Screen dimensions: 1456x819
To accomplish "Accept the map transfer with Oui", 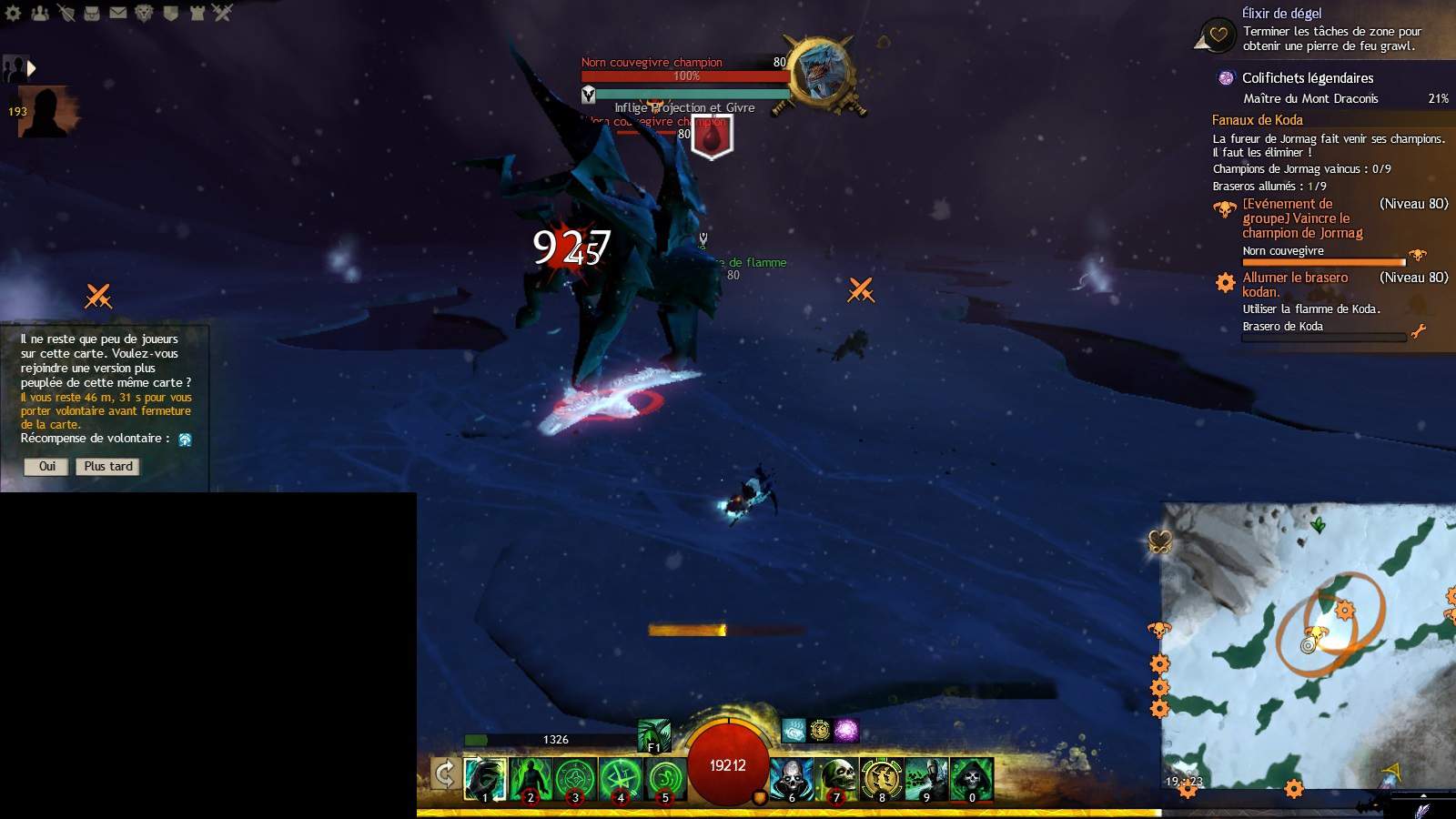I will [46, 467].
